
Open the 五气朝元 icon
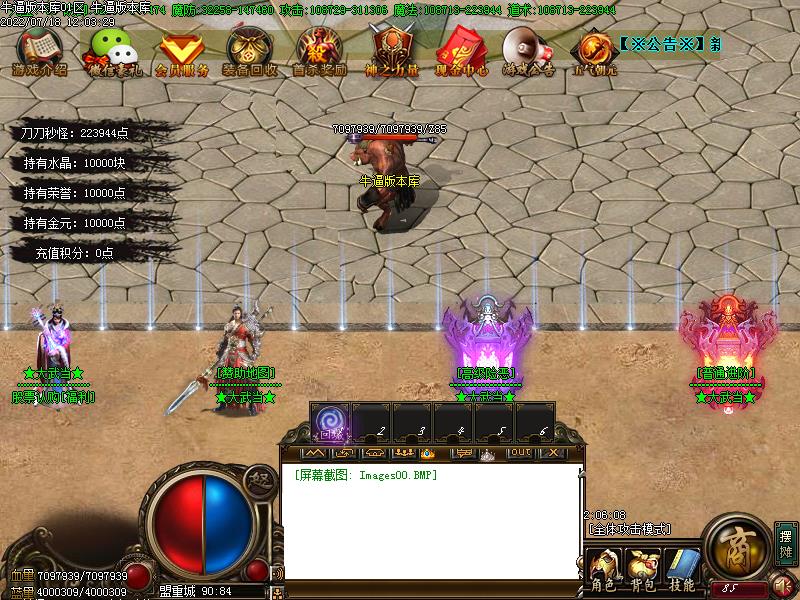point(594,50)
